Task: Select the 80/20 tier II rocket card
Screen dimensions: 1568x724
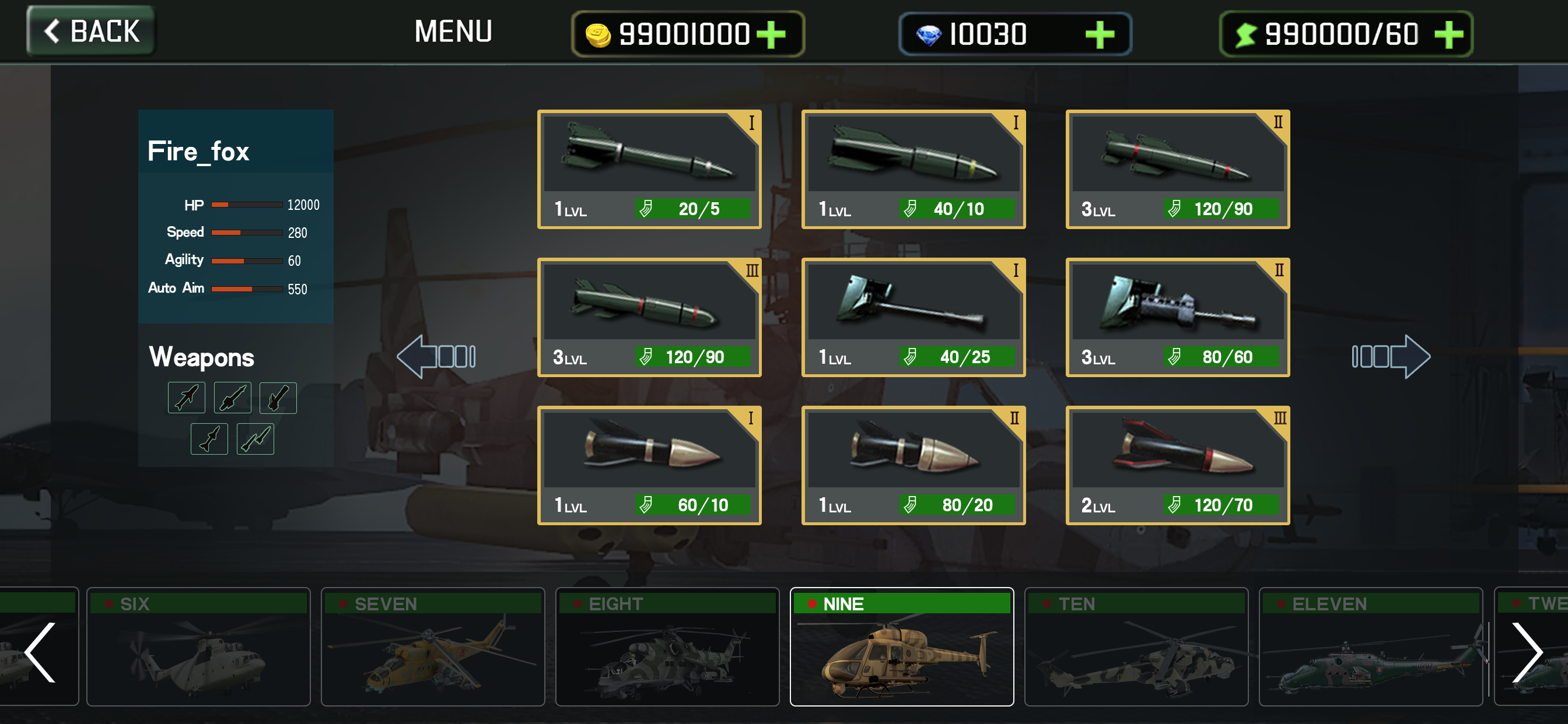Action: 913,465
